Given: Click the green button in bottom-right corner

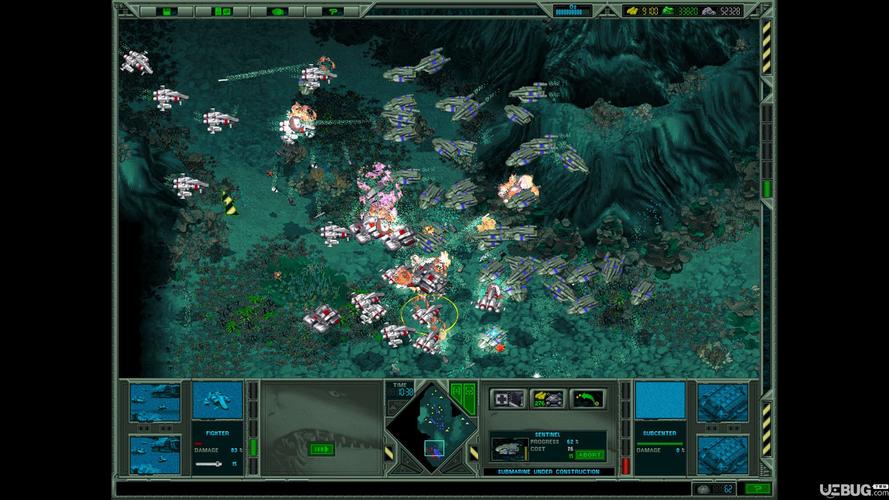Looking at the screenshot, I should [x=757, y=489].
